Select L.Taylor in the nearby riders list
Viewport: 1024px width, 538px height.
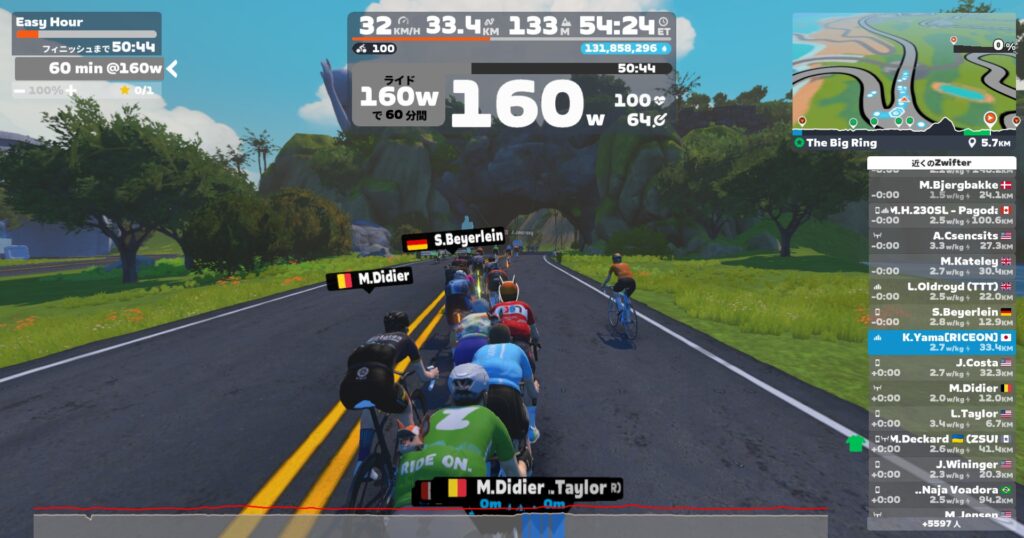pyautogui.click(x=941, y=419)
